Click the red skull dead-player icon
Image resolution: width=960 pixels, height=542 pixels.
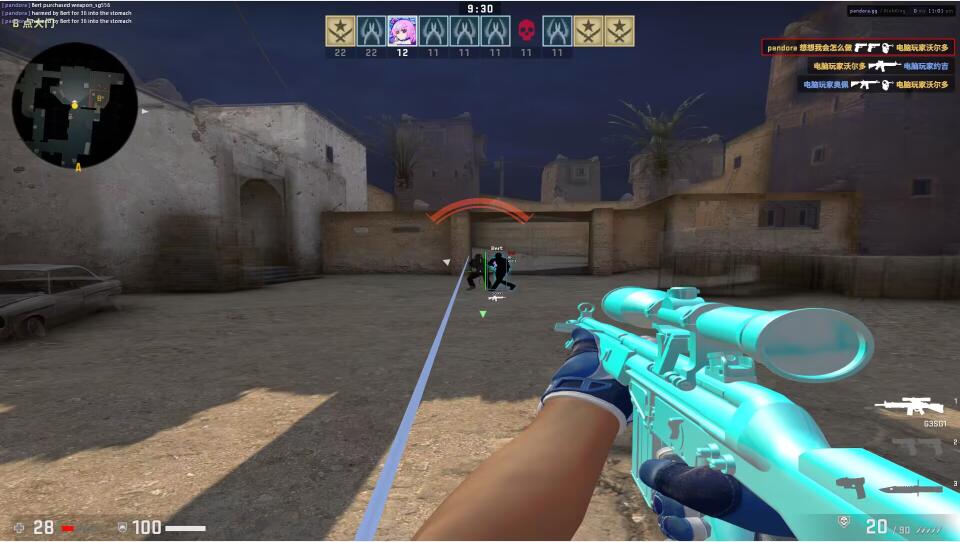(x=526, y=31)
